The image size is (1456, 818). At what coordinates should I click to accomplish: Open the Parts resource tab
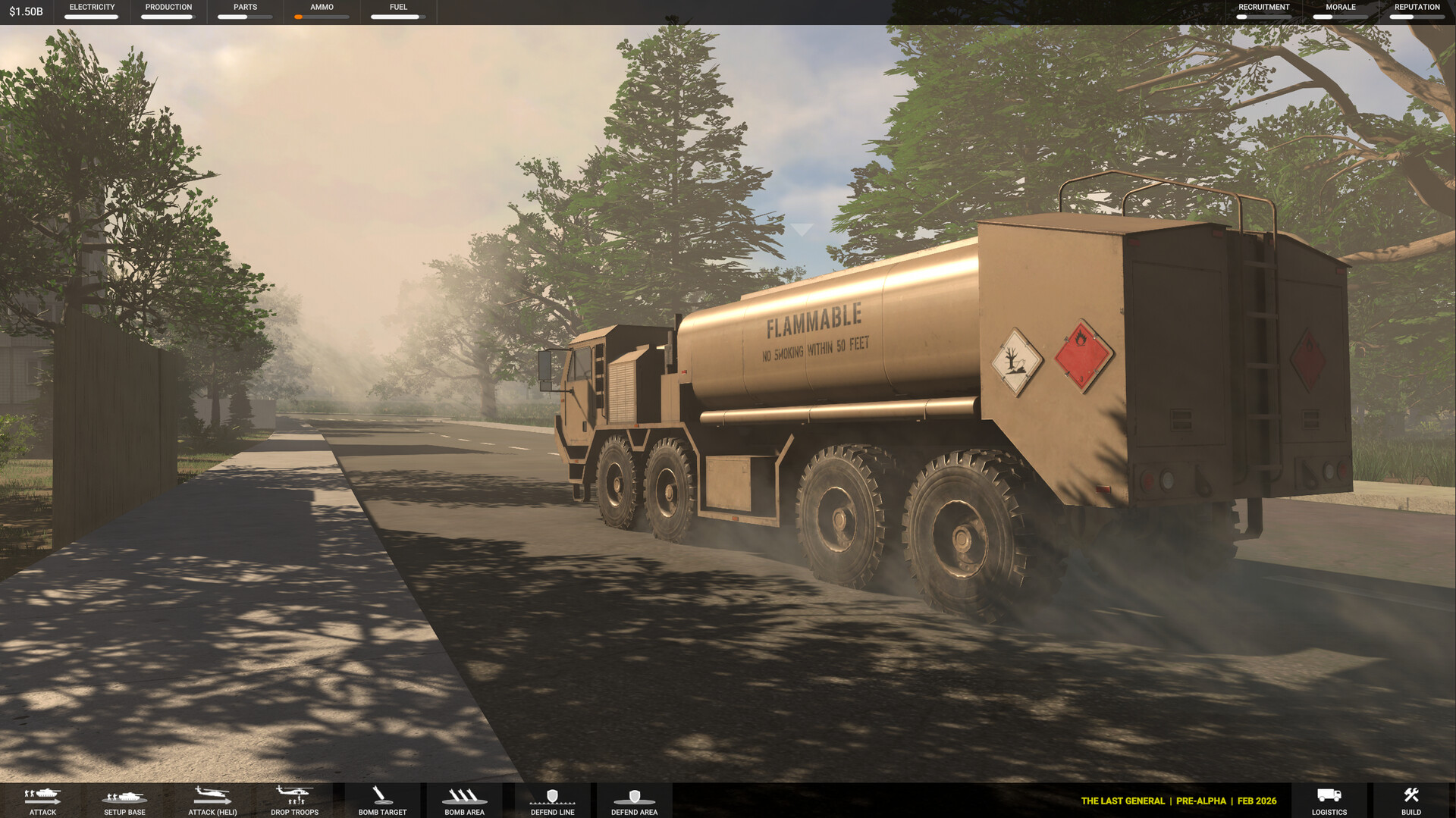pyautogui.click(x=244, y=11)
